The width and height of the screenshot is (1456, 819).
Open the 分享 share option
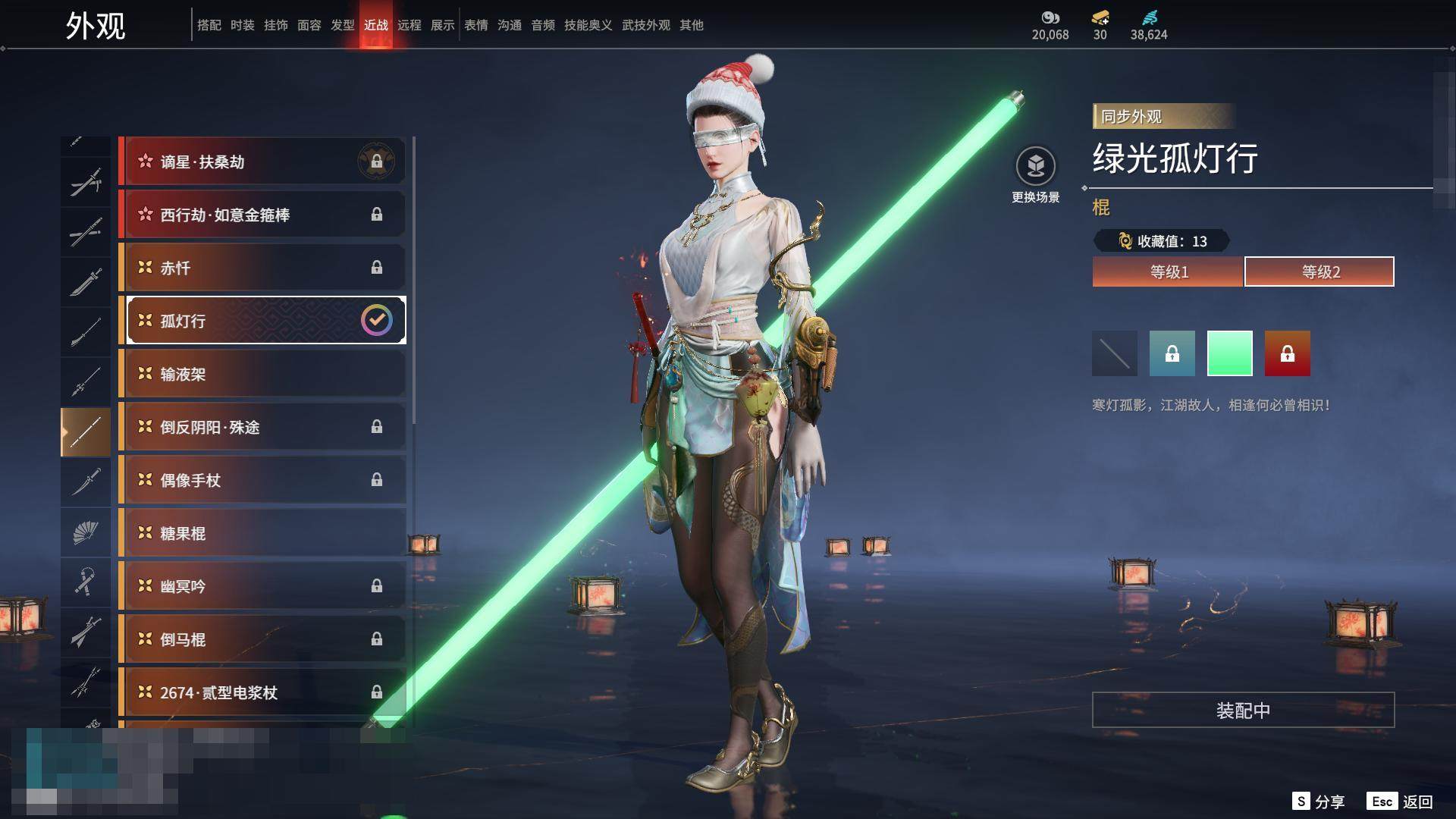1319,802
